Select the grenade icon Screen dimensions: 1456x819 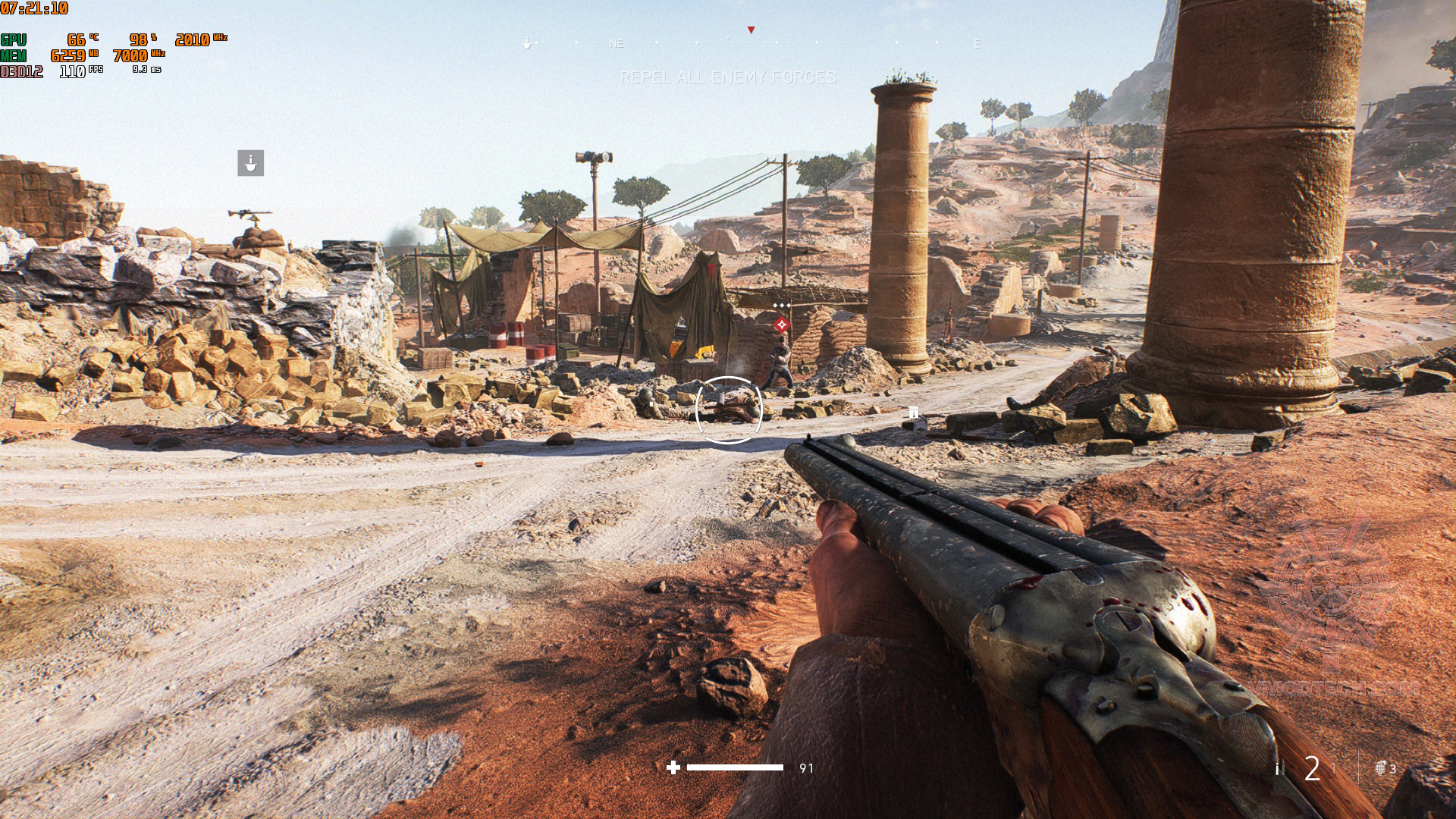[x=1381, y=768]
